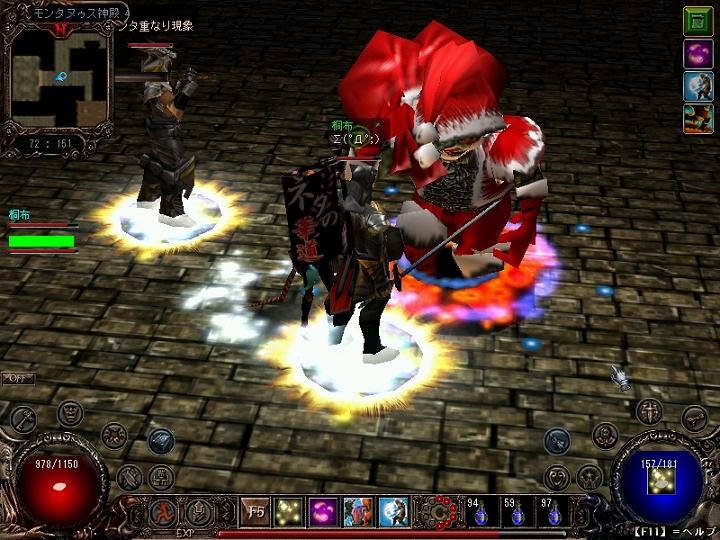Toggle the red running figure button

pos(162,512)
